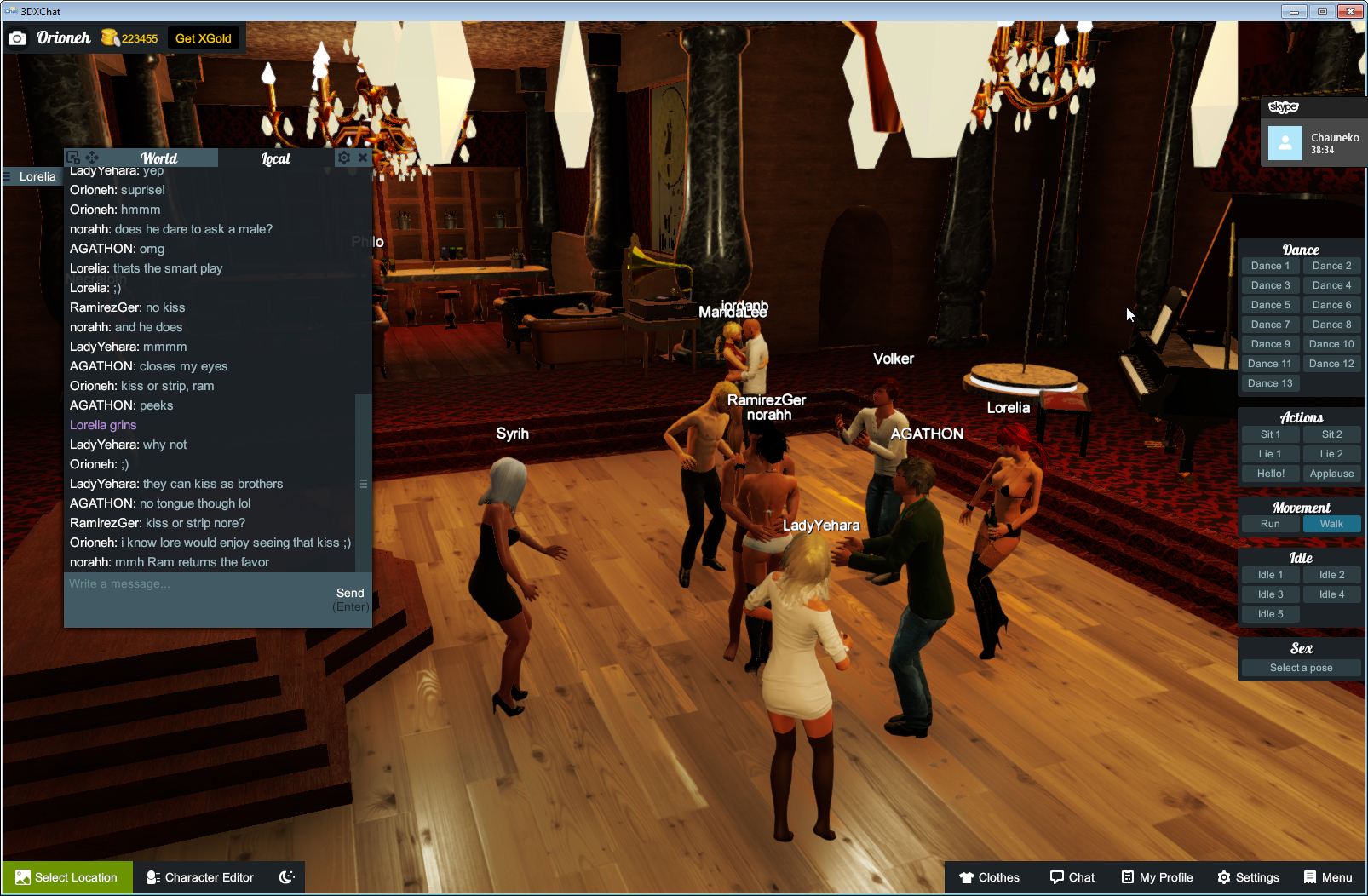
Task: Switch to the Local chat tab
Action: click(x=274, y=158)
